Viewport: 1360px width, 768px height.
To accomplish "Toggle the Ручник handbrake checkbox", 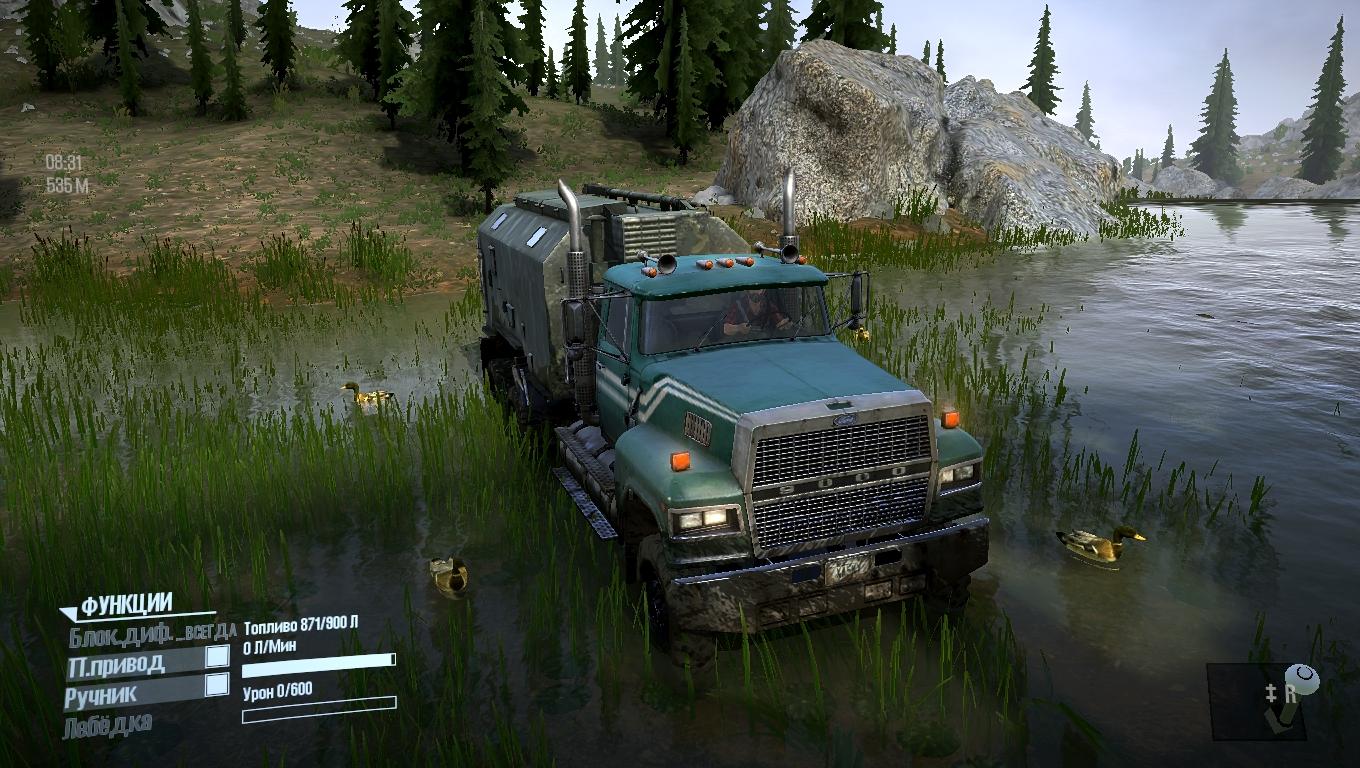I will click(x=216, y=685).
